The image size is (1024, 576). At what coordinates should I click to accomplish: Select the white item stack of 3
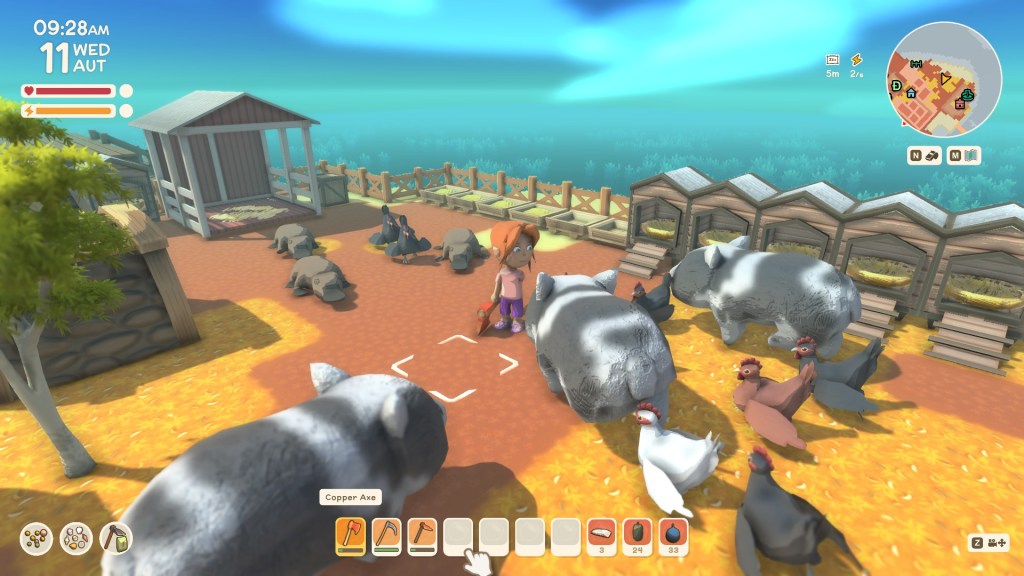tap(602, 535)
